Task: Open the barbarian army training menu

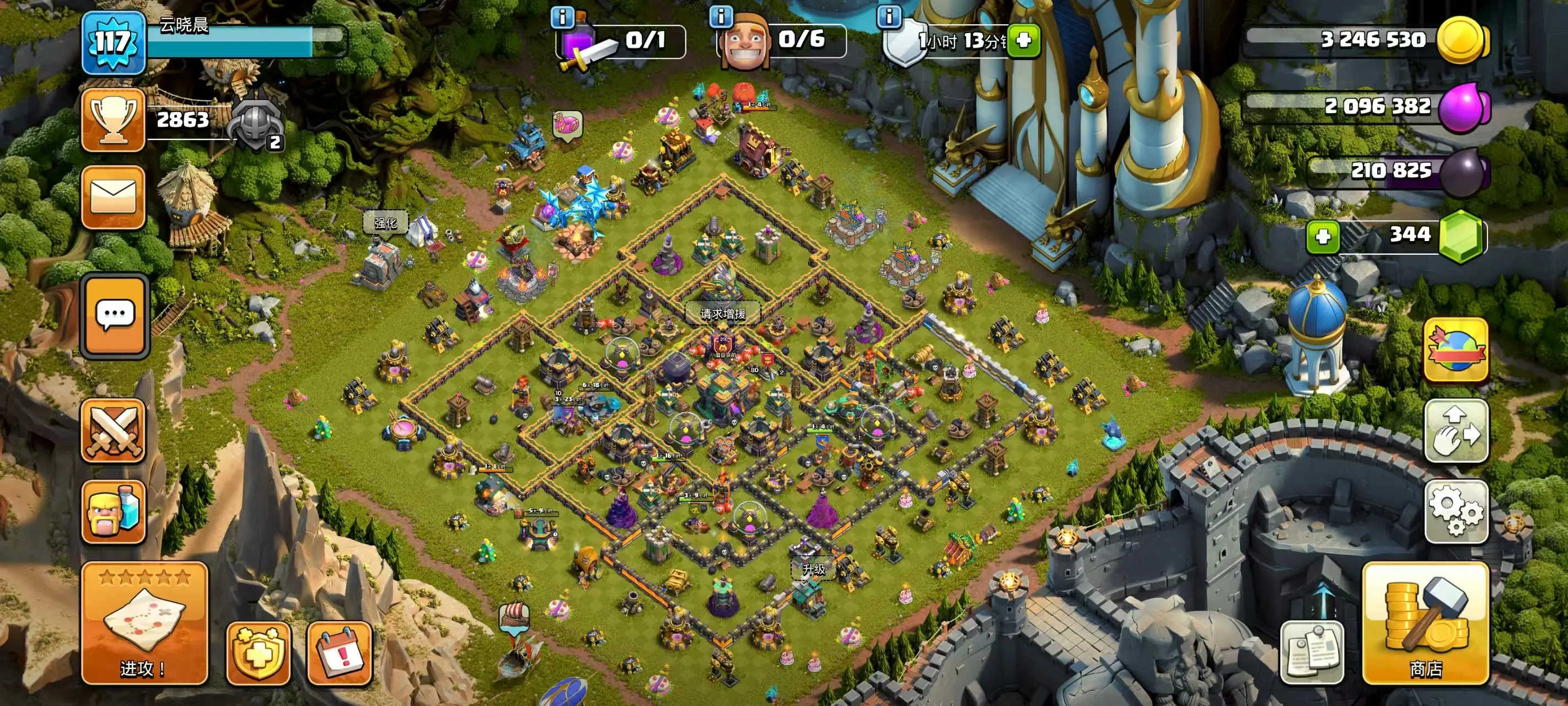Action: 113,511
